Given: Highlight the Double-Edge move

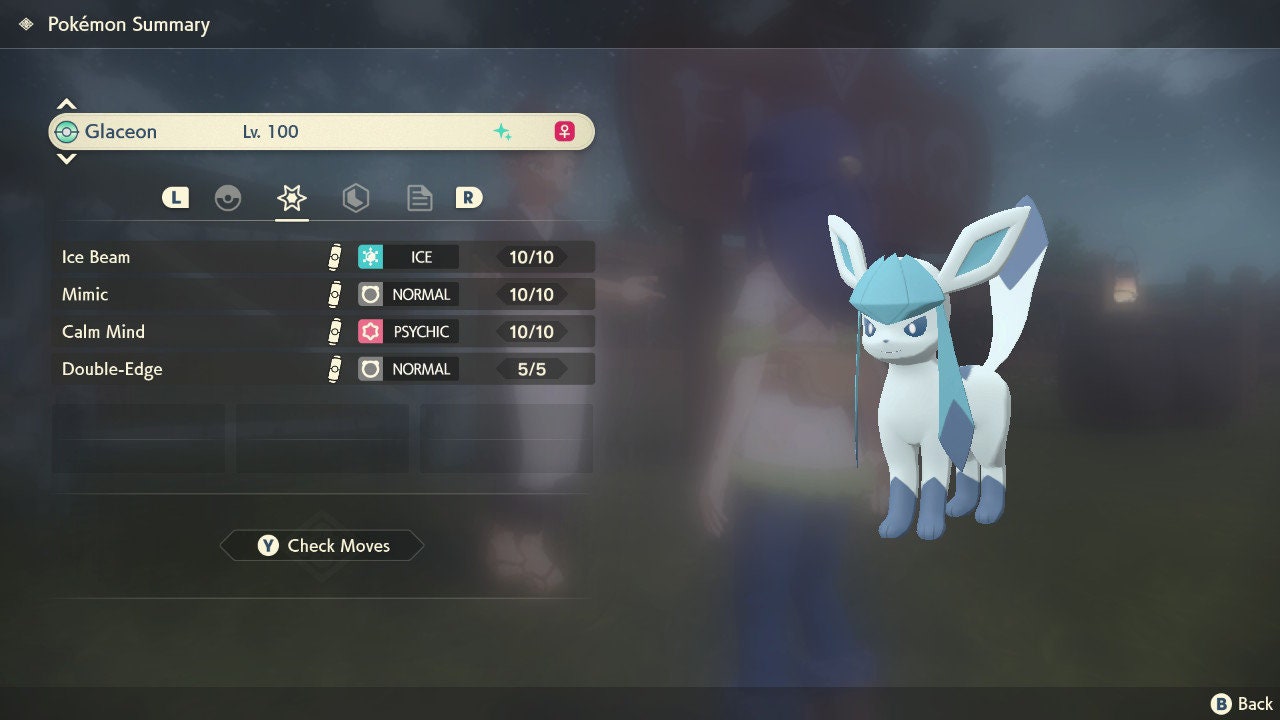Looking at the screenshot, I should [323, 369].
